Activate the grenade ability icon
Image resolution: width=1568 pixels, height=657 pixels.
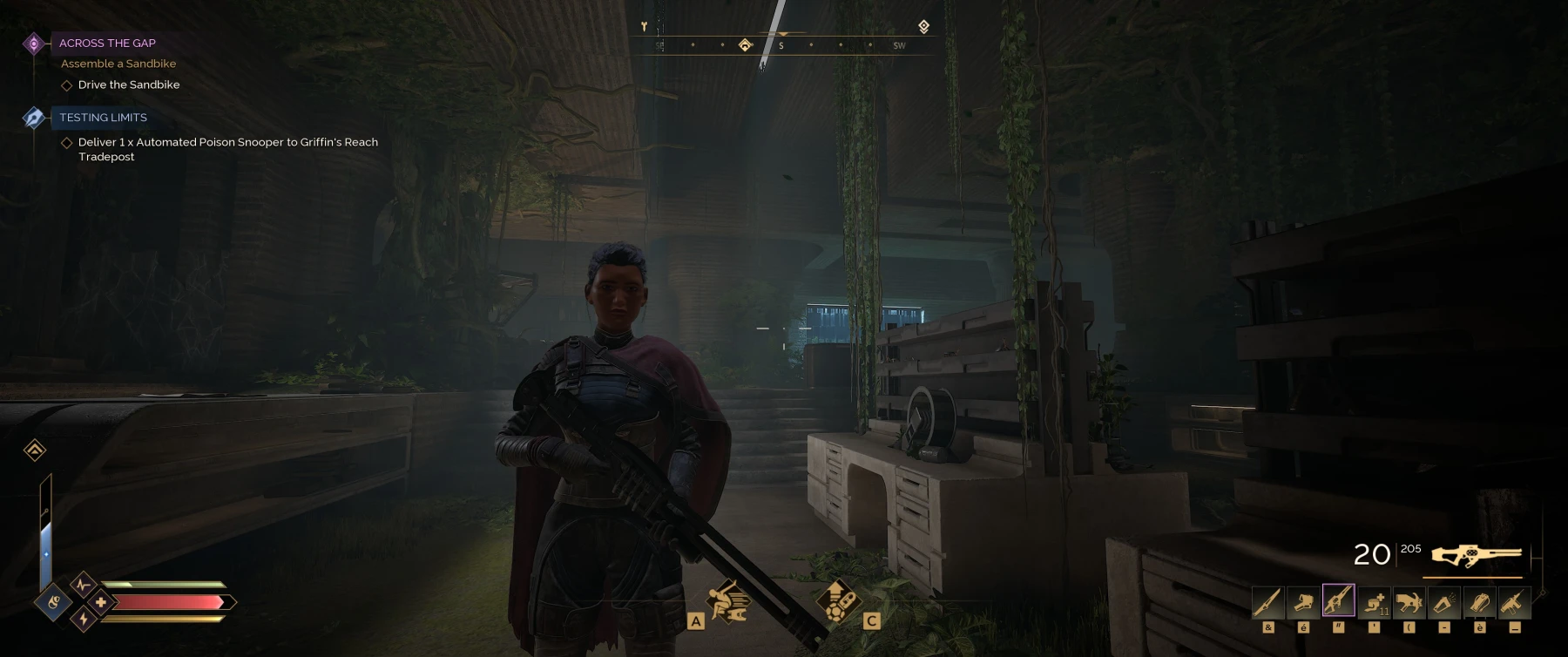837,600
